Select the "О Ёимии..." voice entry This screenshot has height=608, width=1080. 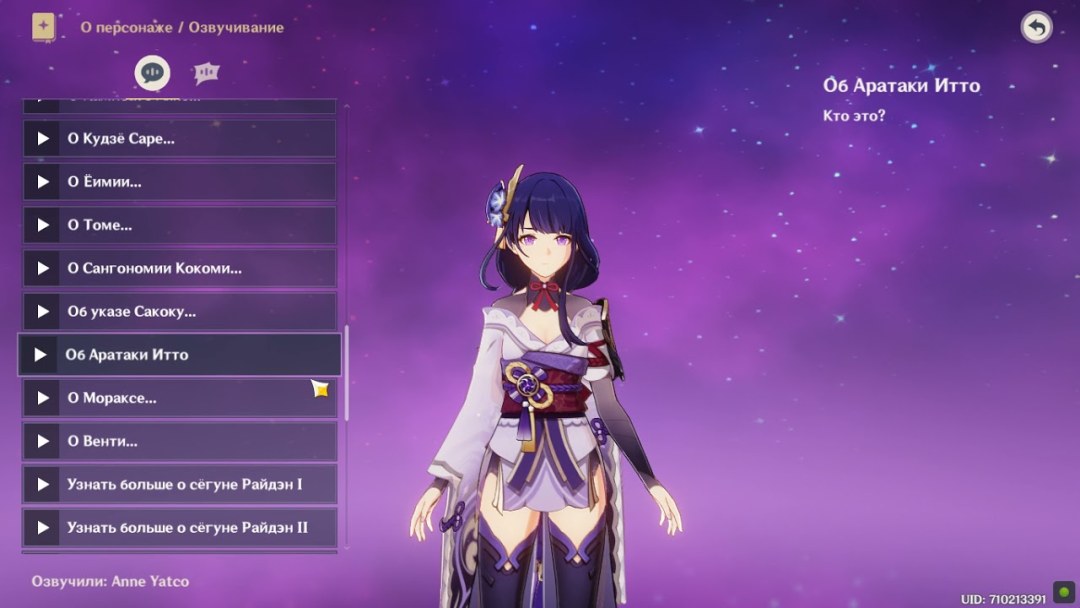tap(180, 182)
